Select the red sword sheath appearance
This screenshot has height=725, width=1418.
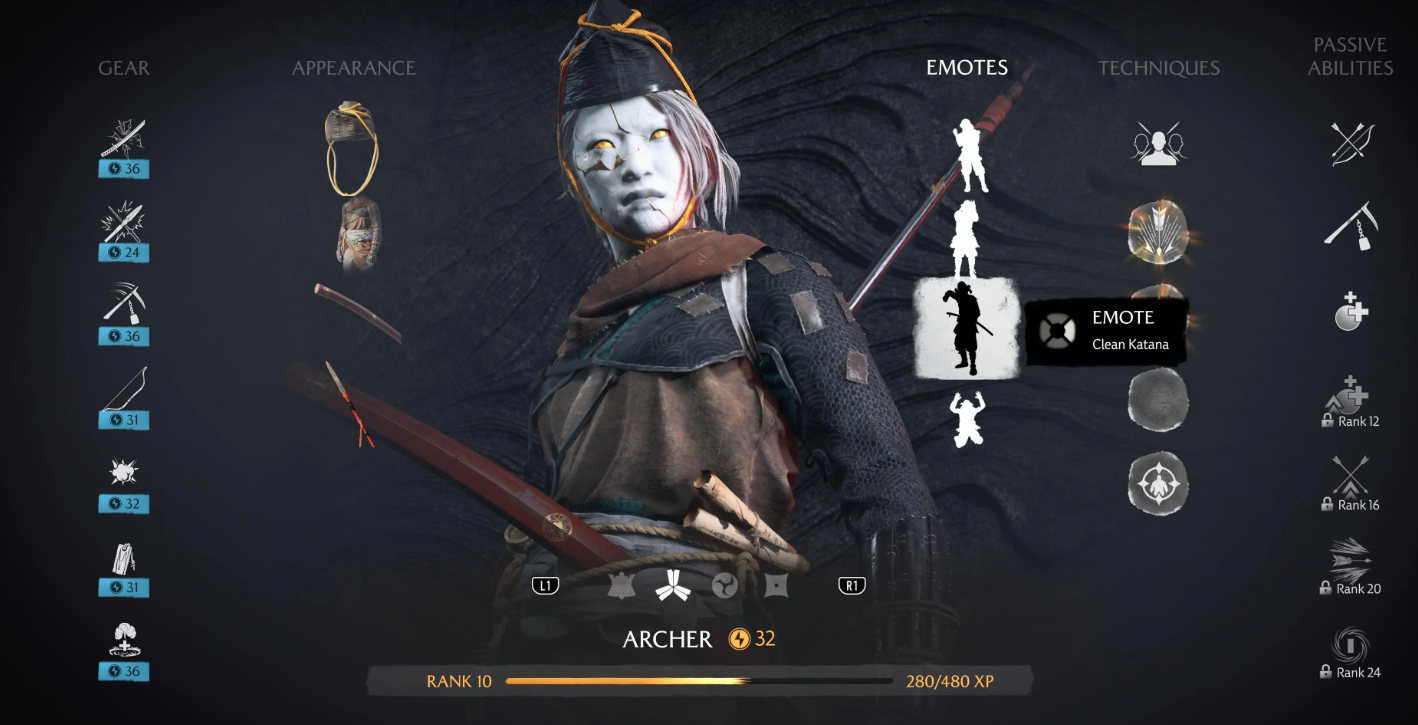(x=357, y=312)
